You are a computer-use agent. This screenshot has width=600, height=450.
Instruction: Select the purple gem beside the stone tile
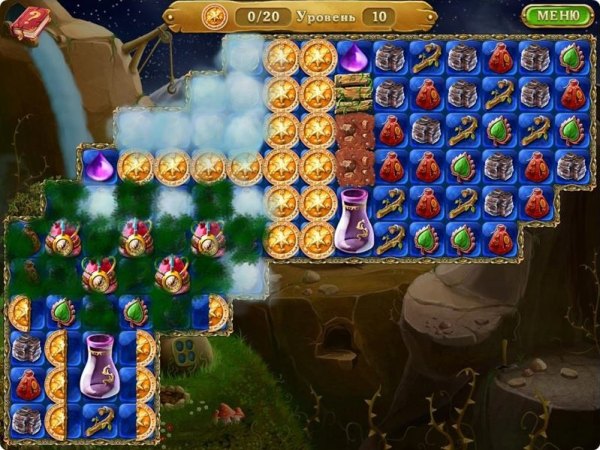(353, 57)
